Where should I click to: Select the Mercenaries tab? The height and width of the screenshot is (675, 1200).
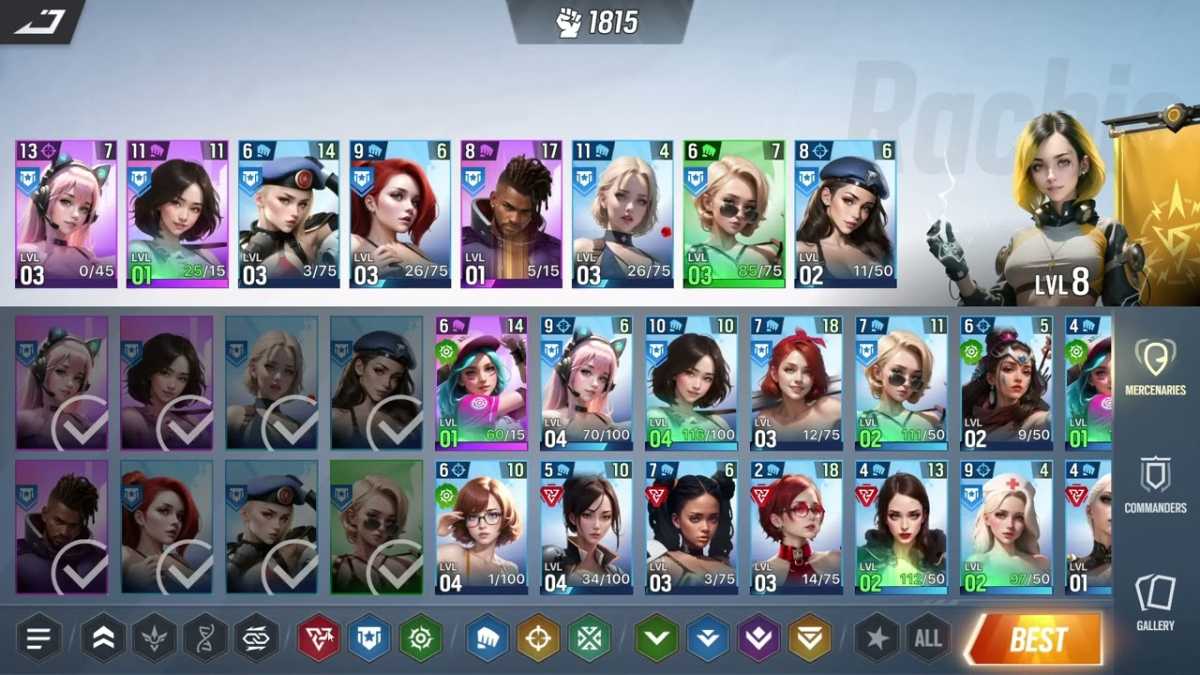click(x=1155, y=367)
